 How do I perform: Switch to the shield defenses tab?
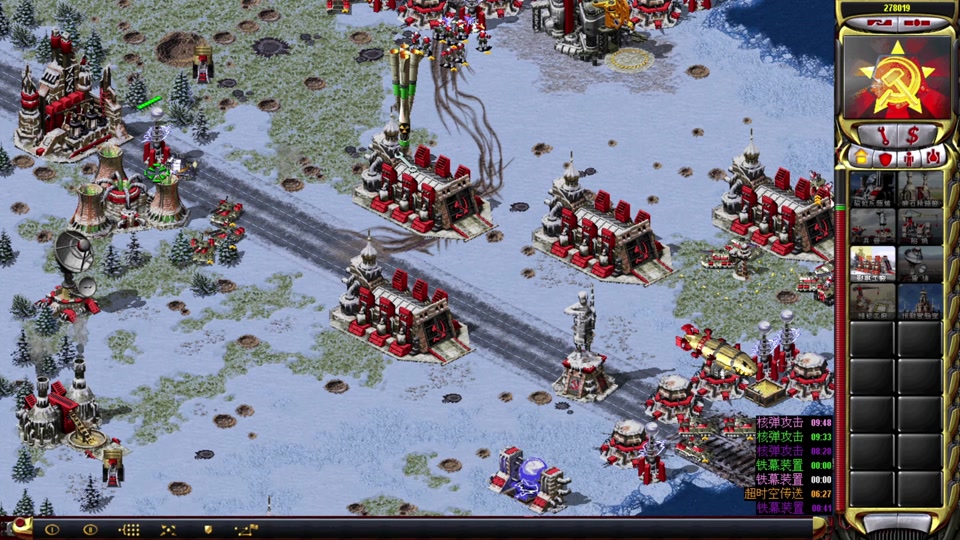click(884, 157)
